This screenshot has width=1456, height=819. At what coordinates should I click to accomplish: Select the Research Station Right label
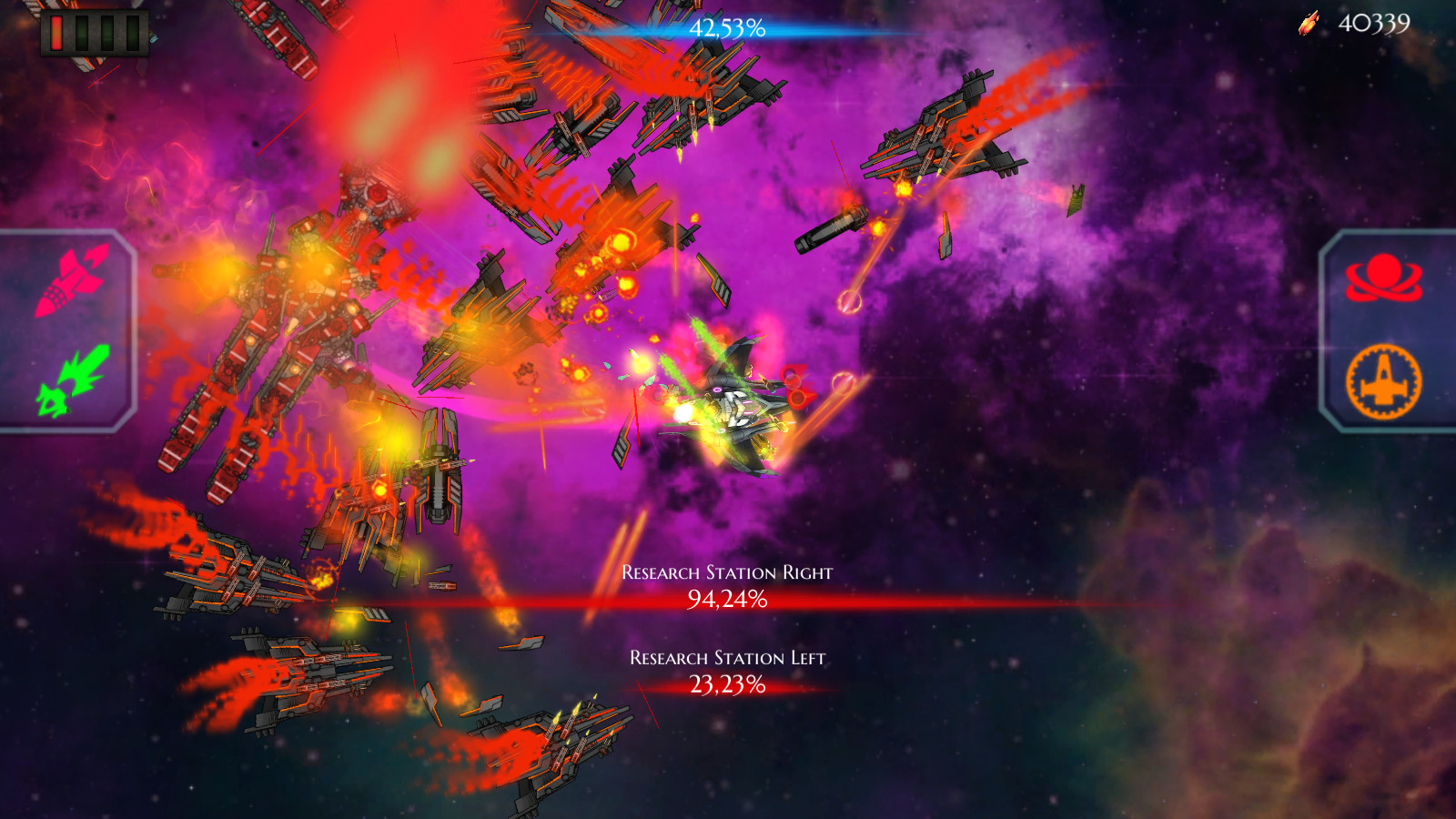pos(726,574)
